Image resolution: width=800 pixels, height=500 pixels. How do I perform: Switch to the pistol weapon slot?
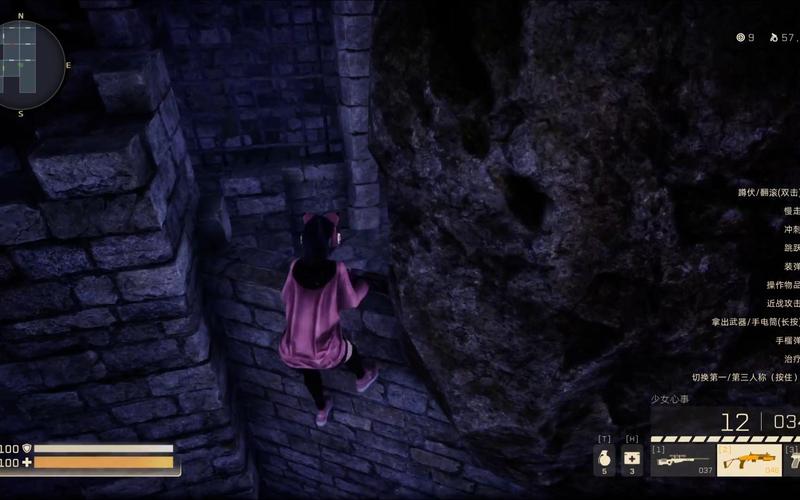point(793,461)
